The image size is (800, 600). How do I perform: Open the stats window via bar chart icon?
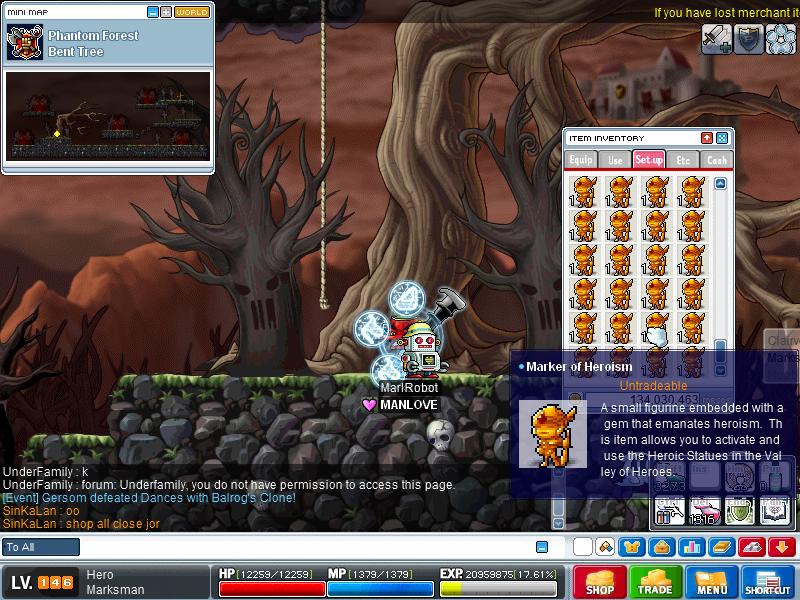coord(691,547)
